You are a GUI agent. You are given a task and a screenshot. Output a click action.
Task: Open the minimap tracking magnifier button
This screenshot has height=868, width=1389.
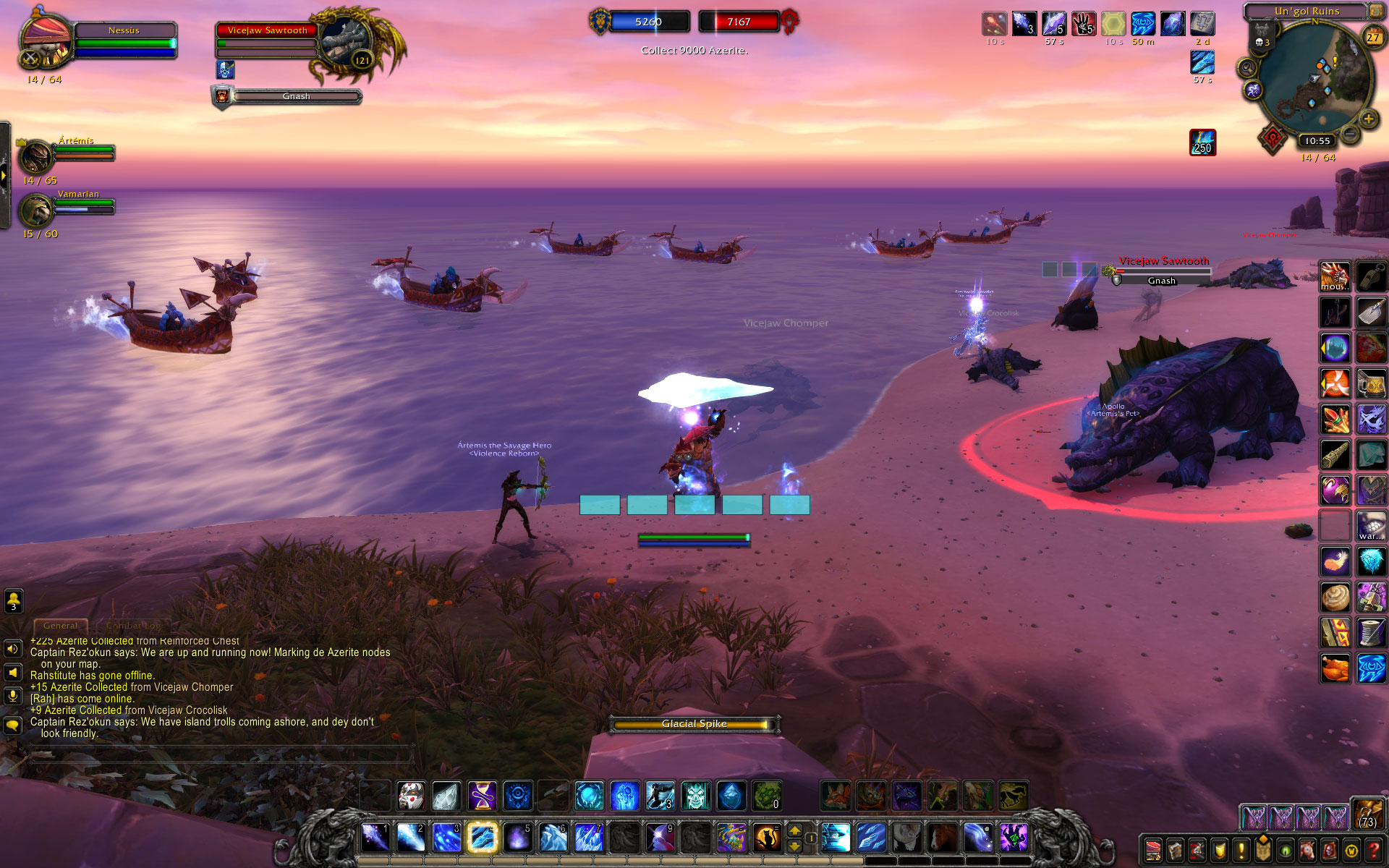pos(1247,69)
